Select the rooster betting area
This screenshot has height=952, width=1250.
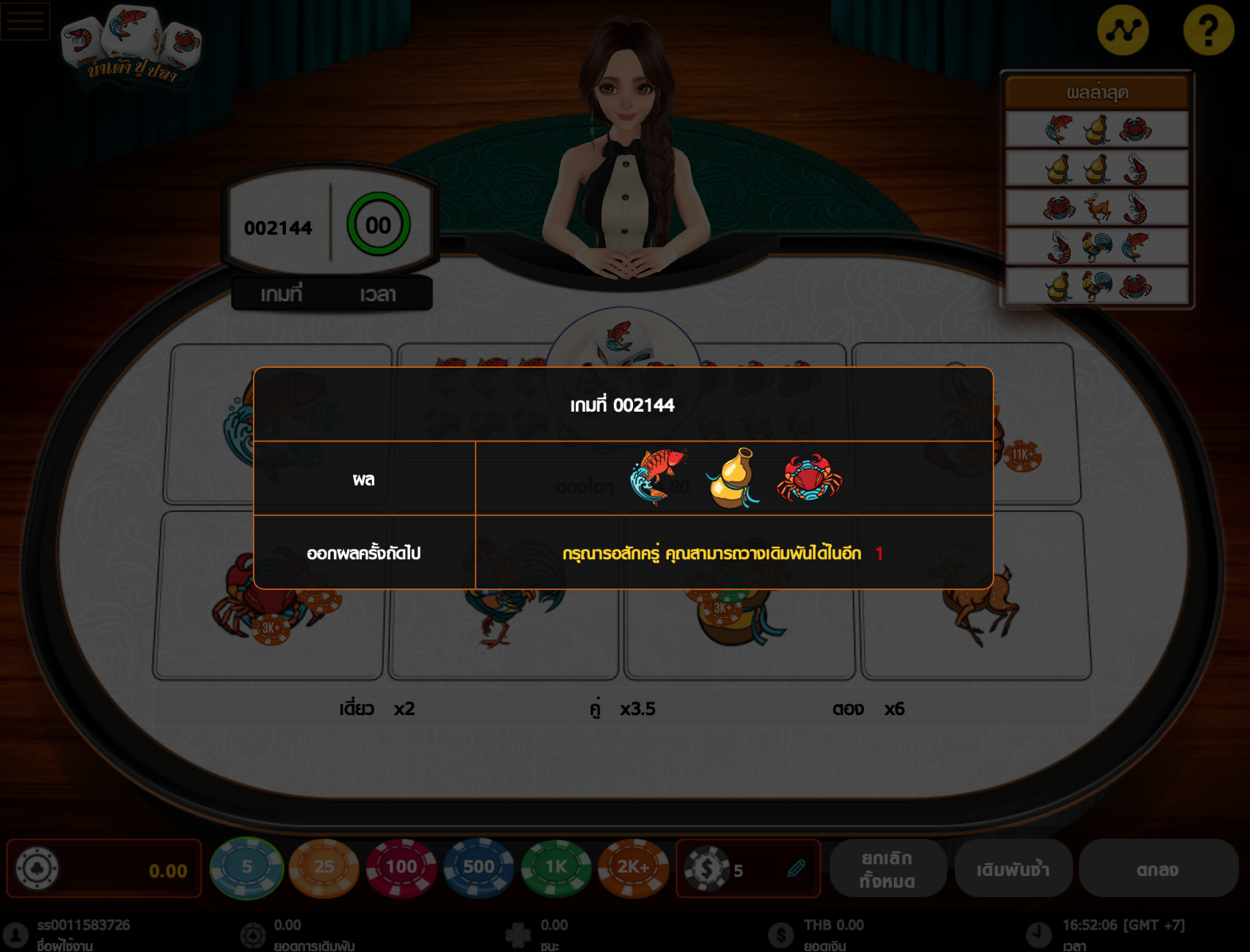click(504, 607)
